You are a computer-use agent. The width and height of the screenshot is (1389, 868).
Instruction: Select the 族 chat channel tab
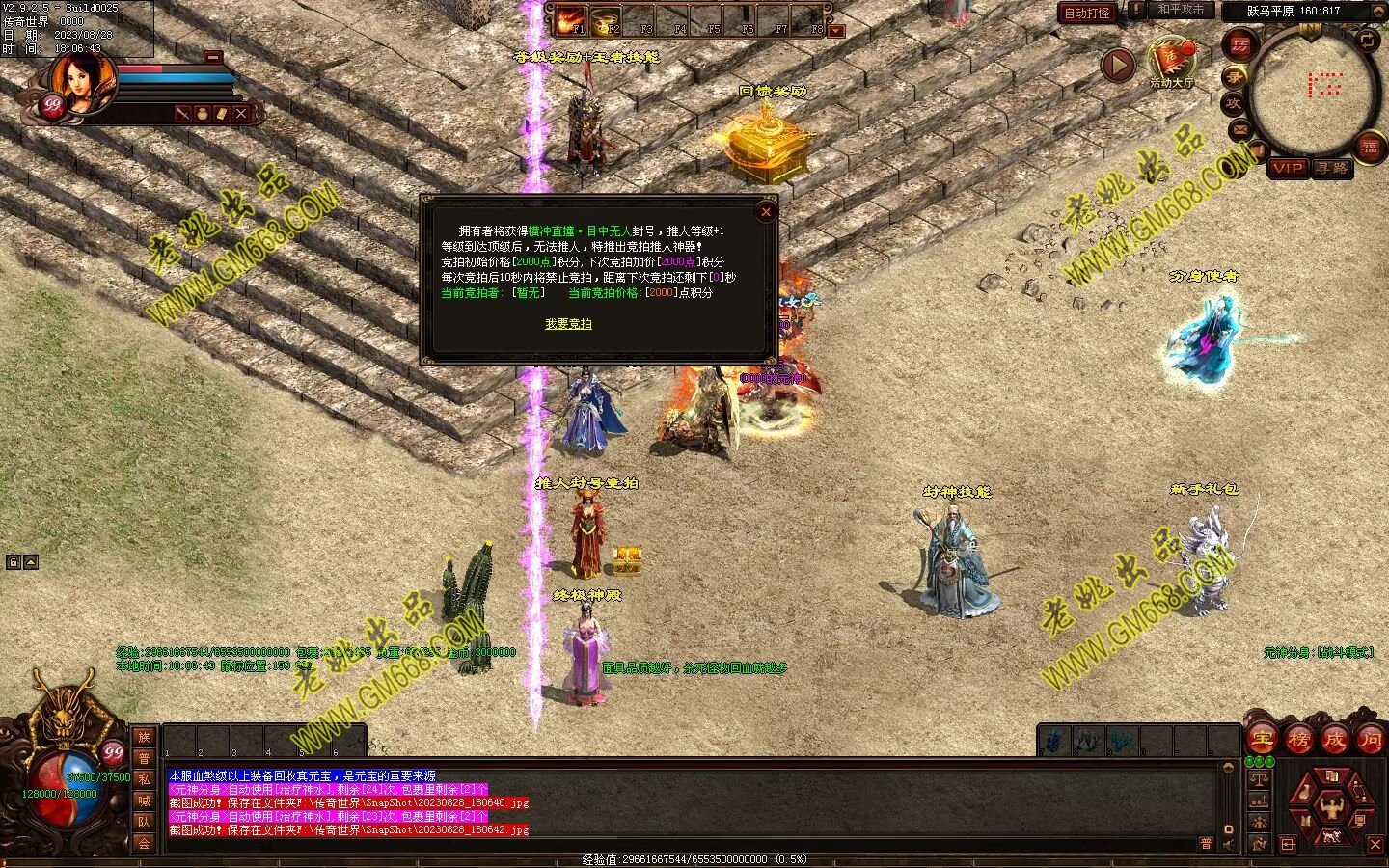144,738
